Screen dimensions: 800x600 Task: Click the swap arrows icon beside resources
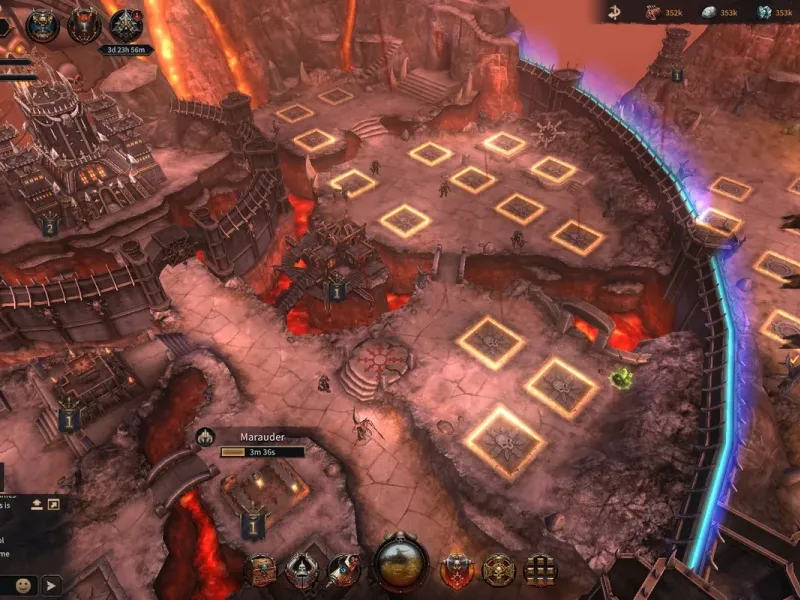615,12
